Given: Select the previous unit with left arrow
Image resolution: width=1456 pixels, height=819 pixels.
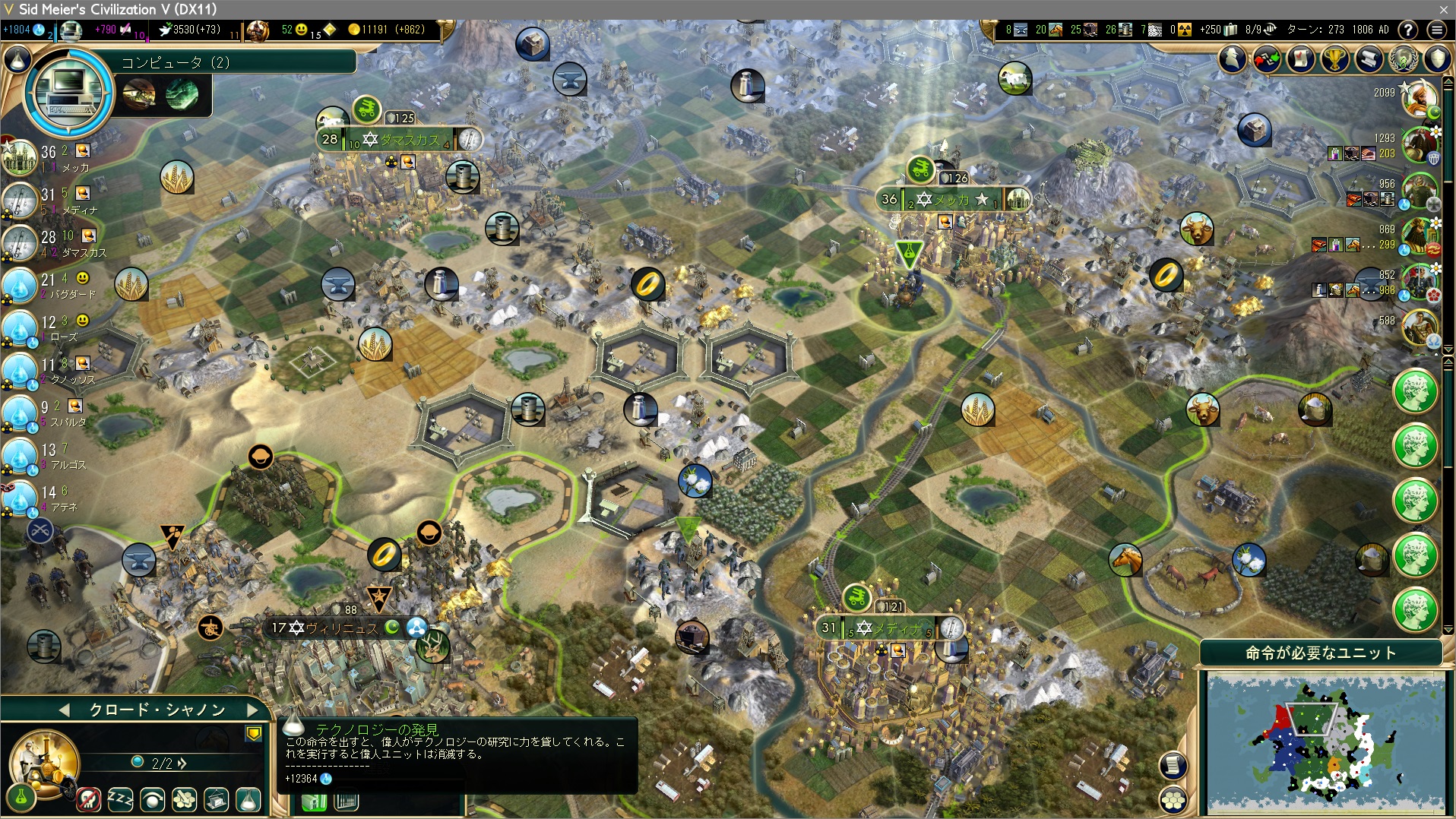Looking at the screenshot, I should pyautogui.click(x=64, y=710).
